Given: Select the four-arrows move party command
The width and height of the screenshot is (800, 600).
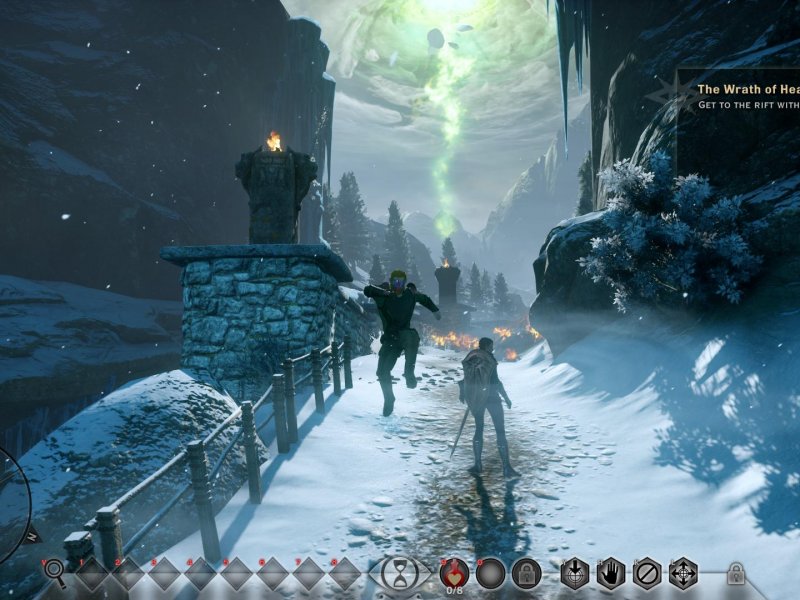Looking at the screenshot, I should pos(683,573).
